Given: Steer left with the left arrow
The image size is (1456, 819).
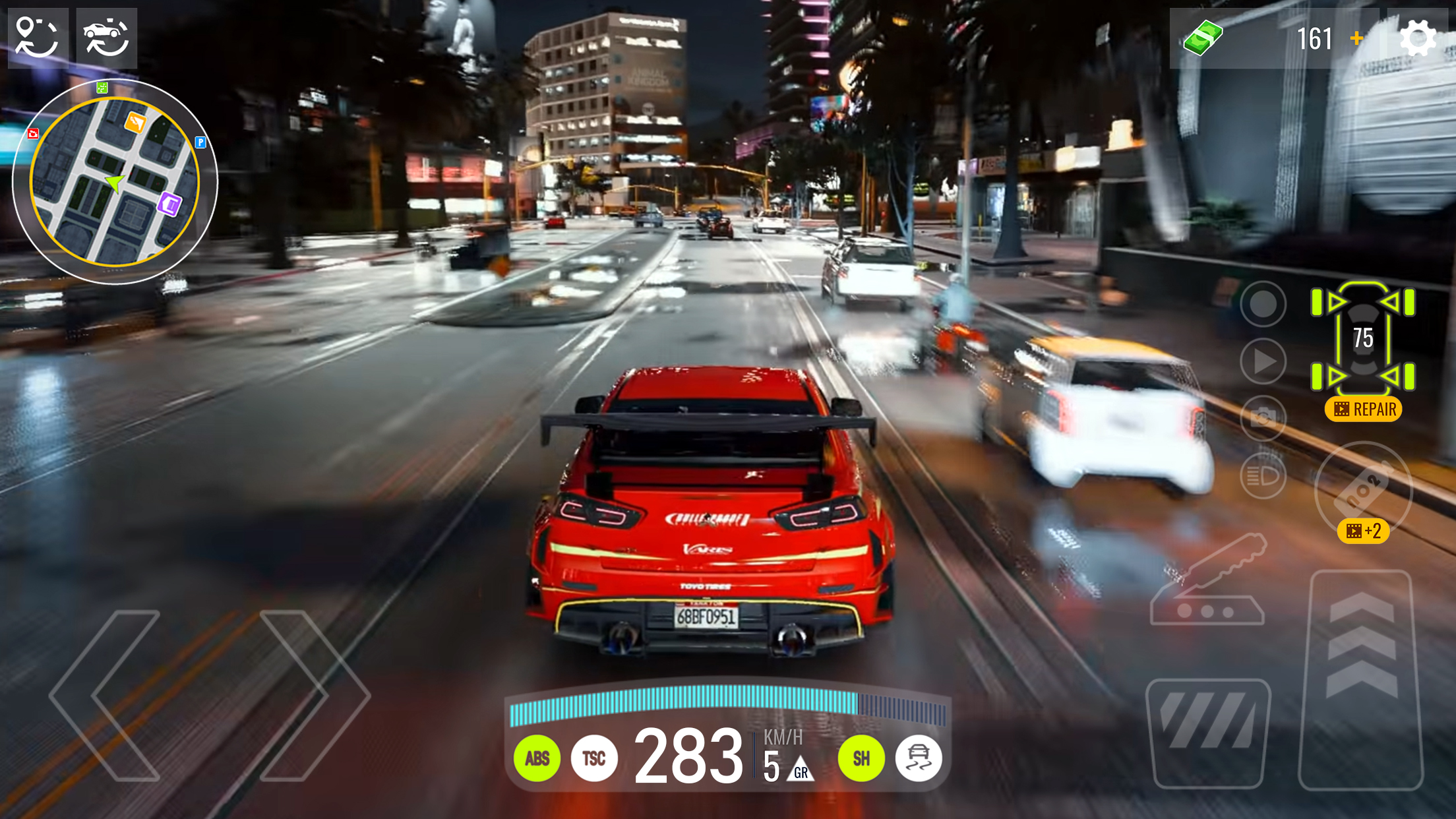Looking at the screenshot, I should point(106,694).
